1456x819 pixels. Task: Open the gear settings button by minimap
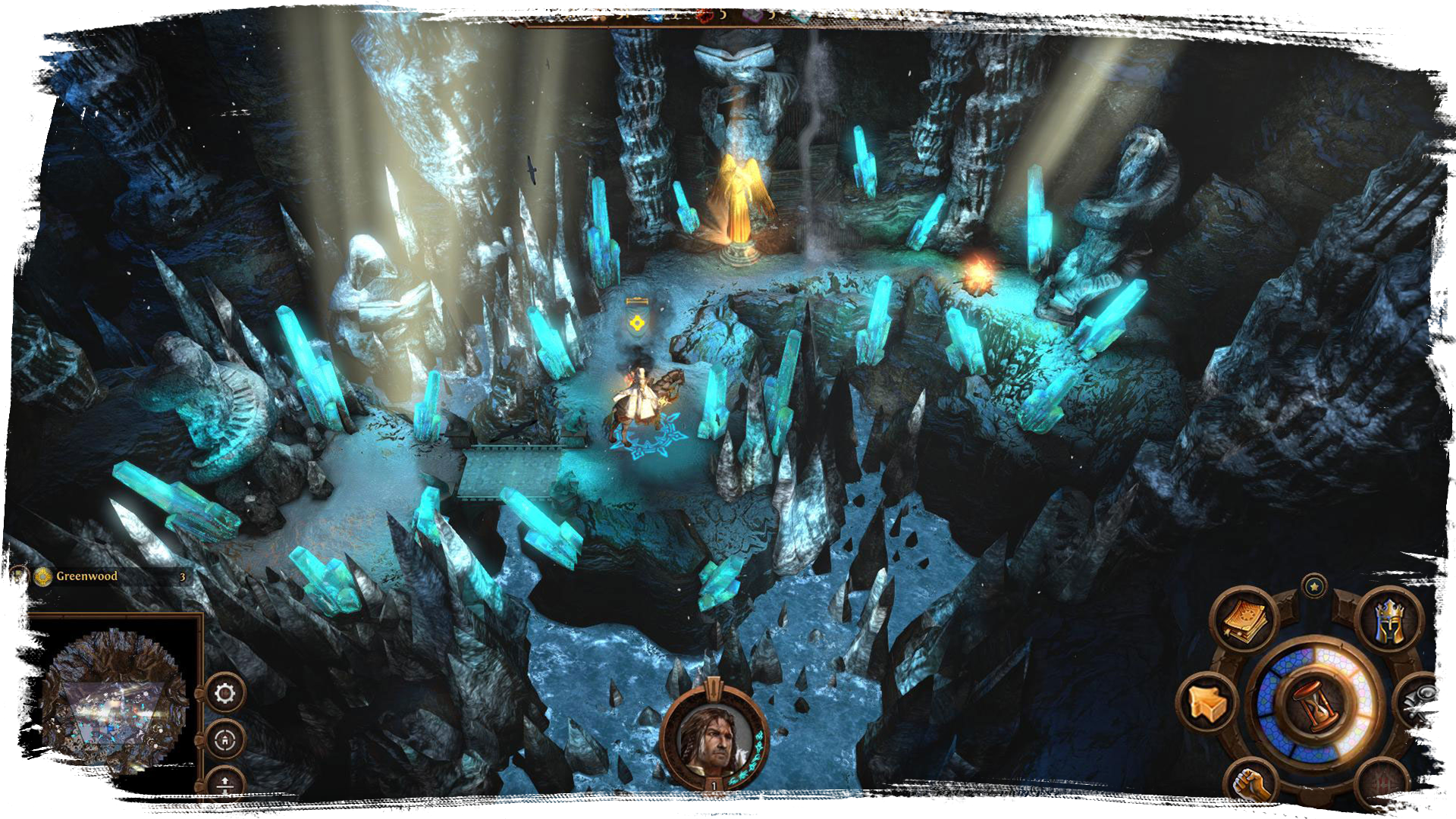point(225,693)
